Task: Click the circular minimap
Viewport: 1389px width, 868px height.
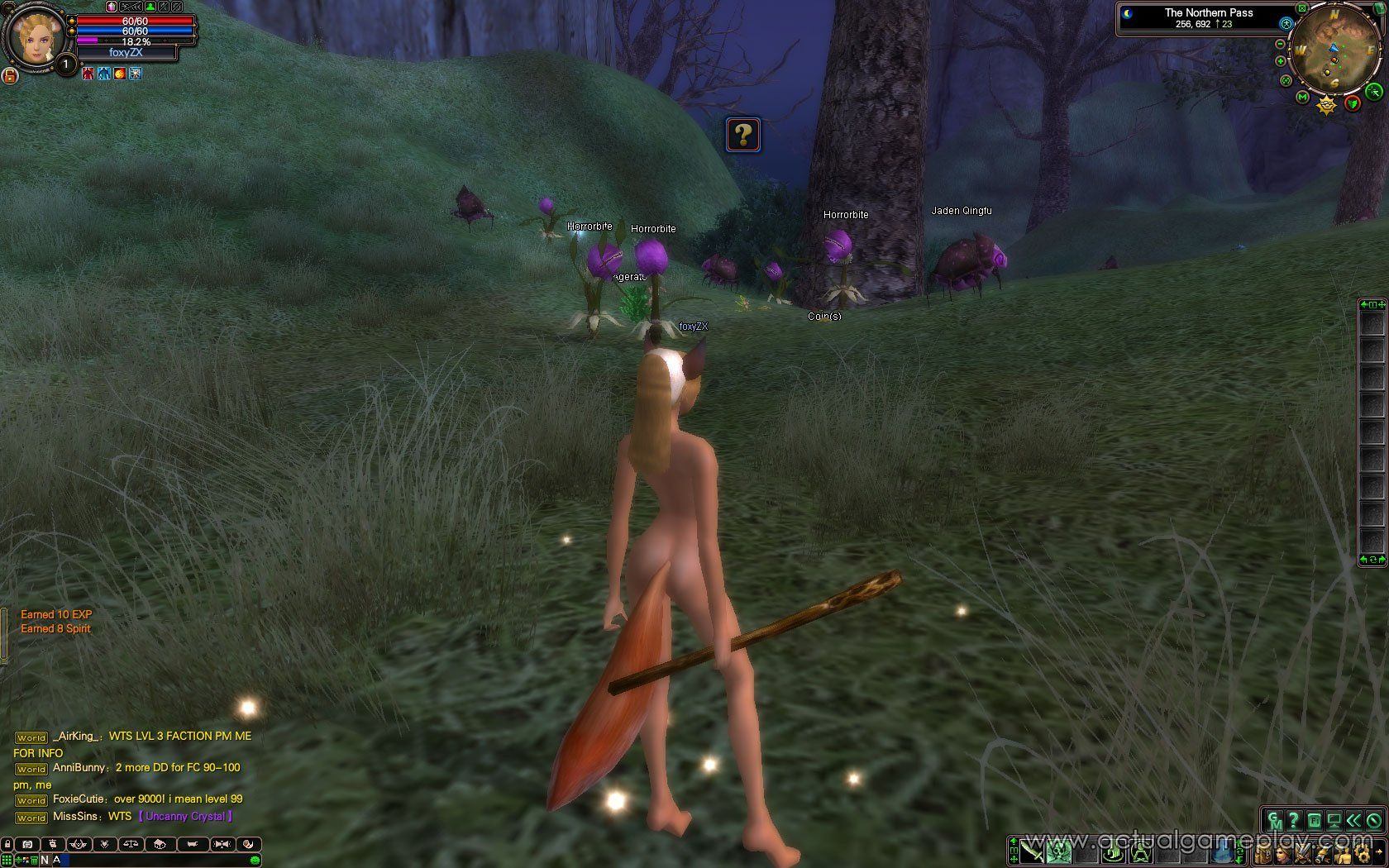Action: pyautogui.click(x=1331, y=51)
